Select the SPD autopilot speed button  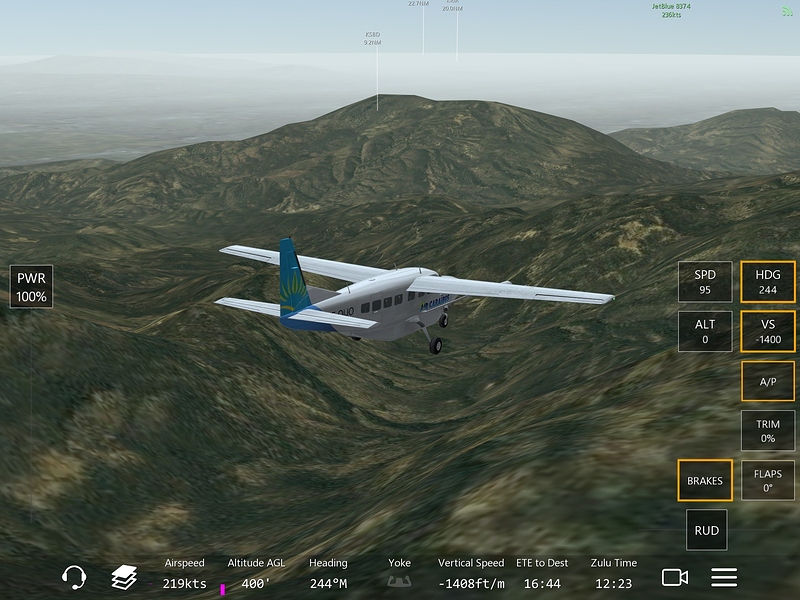(x=705, y=282)
